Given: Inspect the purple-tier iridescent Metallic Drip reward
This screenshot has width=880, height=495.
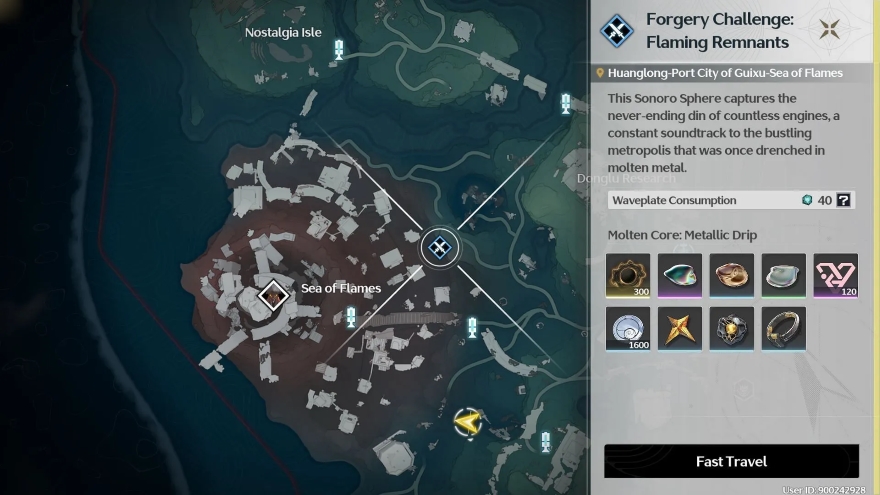Looking at the screenshot, I should 680,275.
